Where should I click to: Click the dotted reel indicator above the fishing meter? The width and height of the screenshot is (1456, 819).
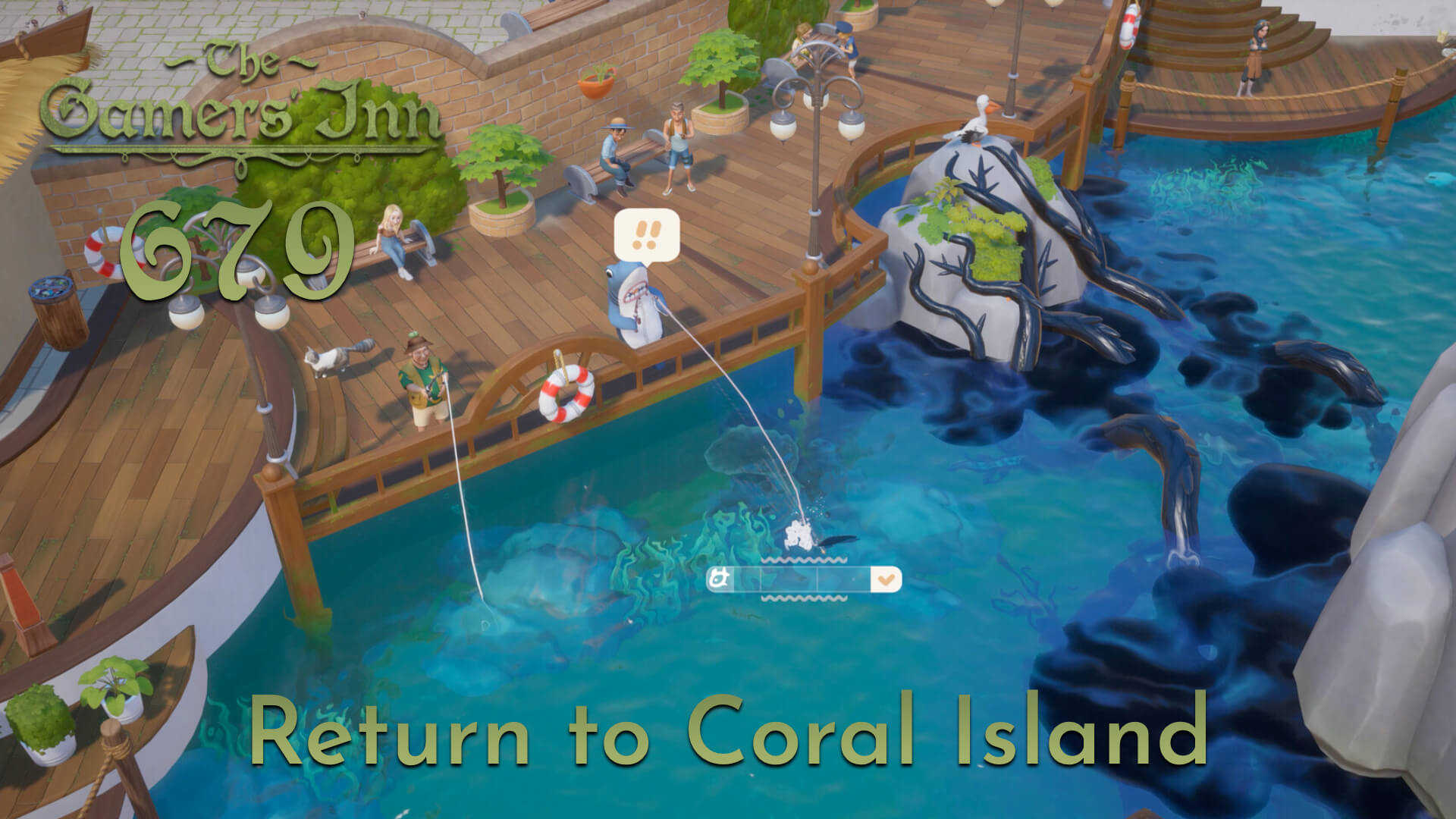click(x=804, y=559)
